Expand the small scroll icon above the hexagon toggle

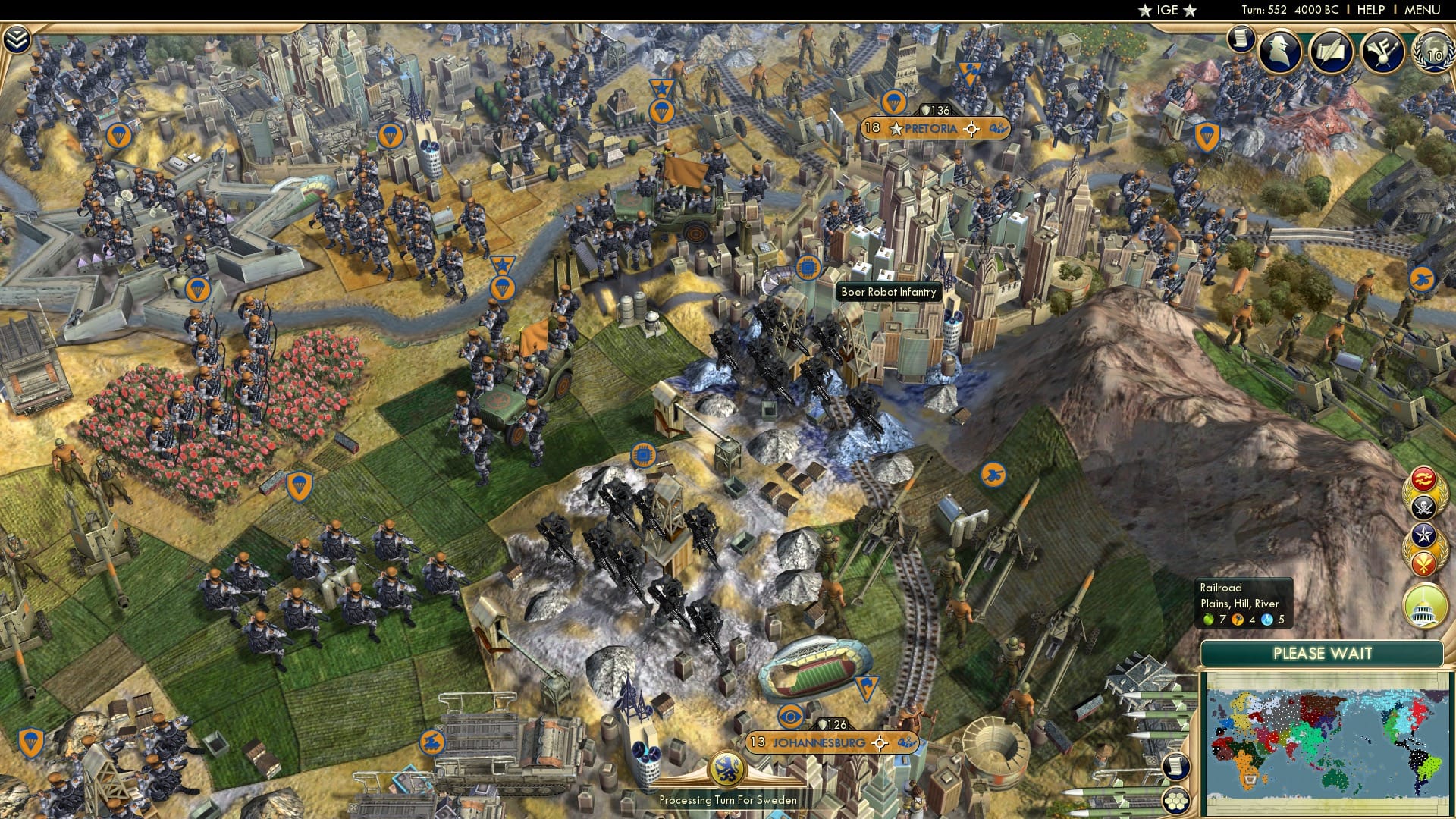(x=1175, y=766)
